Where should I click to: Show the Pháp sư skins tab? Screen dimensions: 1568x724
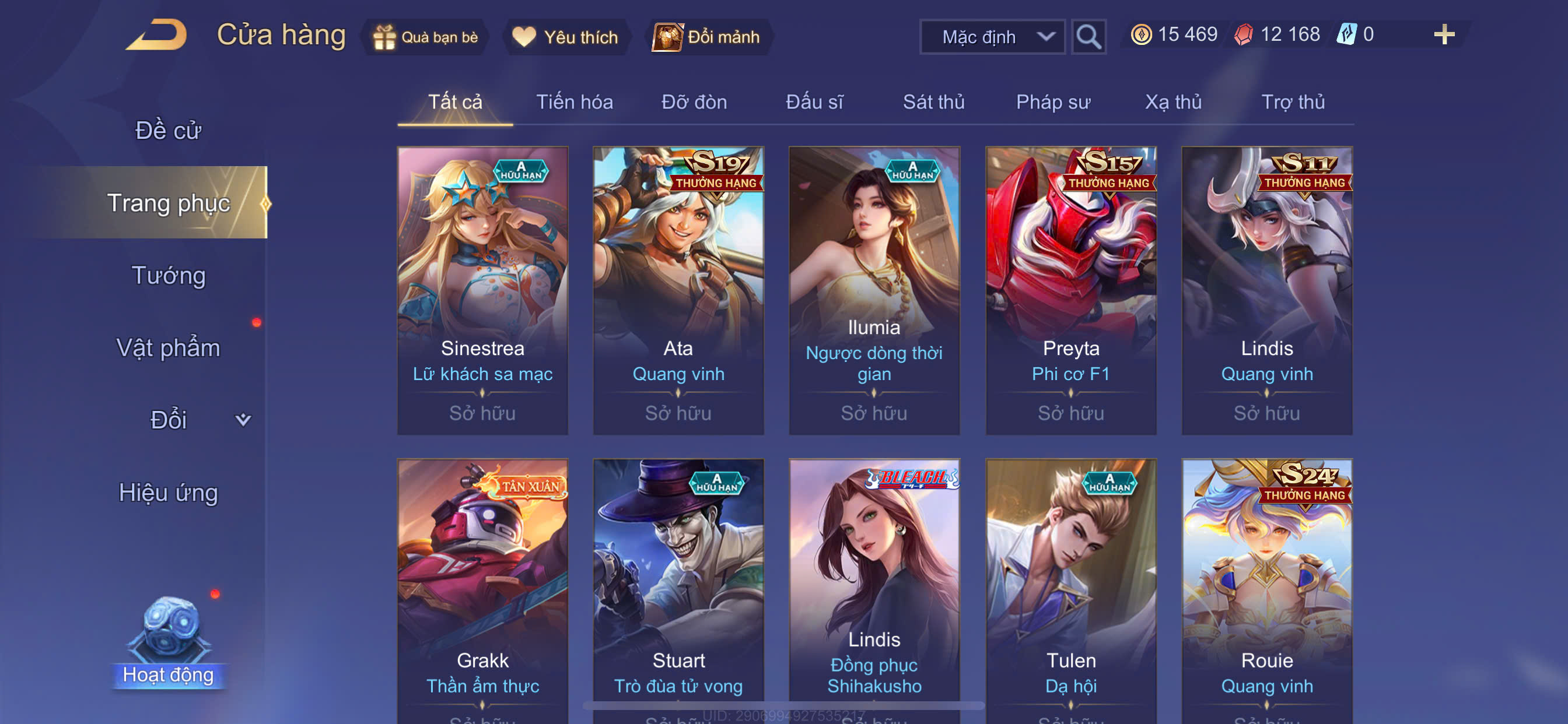1052,101
